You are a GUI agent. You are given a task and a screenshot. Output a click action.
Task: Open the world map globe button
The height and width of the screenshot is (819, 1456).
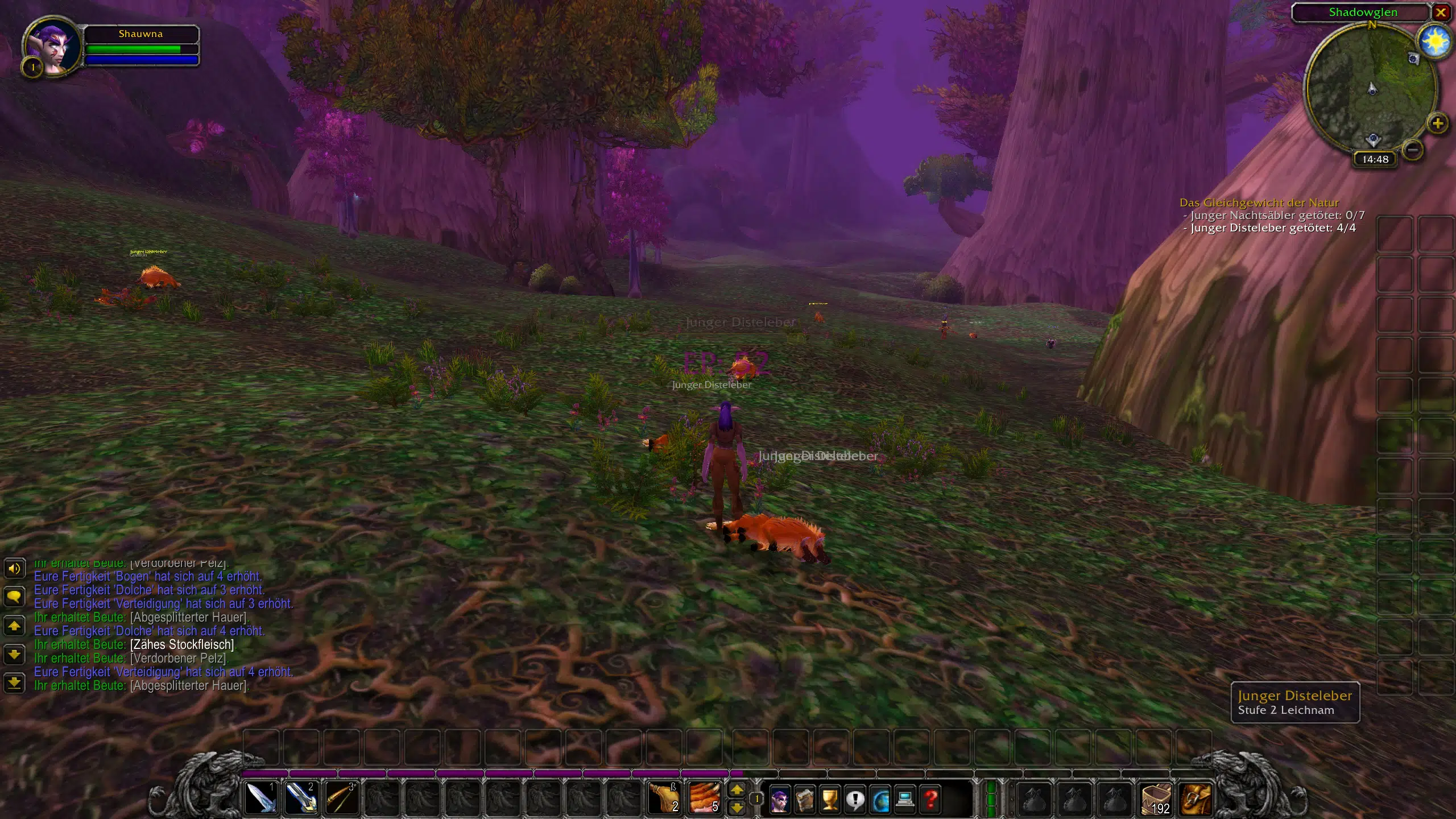click(x=880, y=800)
